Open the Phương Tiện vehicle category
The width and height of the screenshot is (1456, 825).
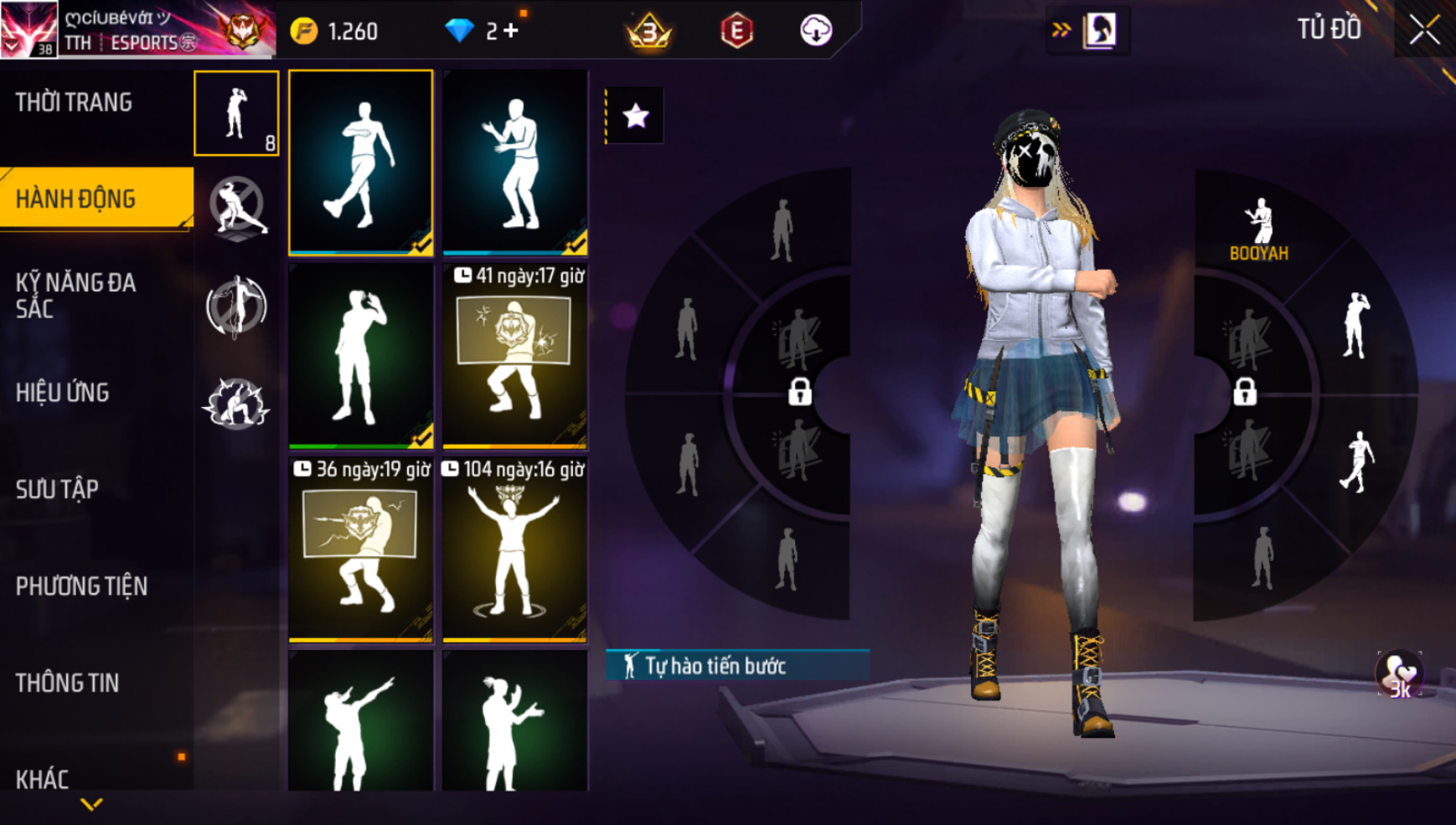point(81,586)
